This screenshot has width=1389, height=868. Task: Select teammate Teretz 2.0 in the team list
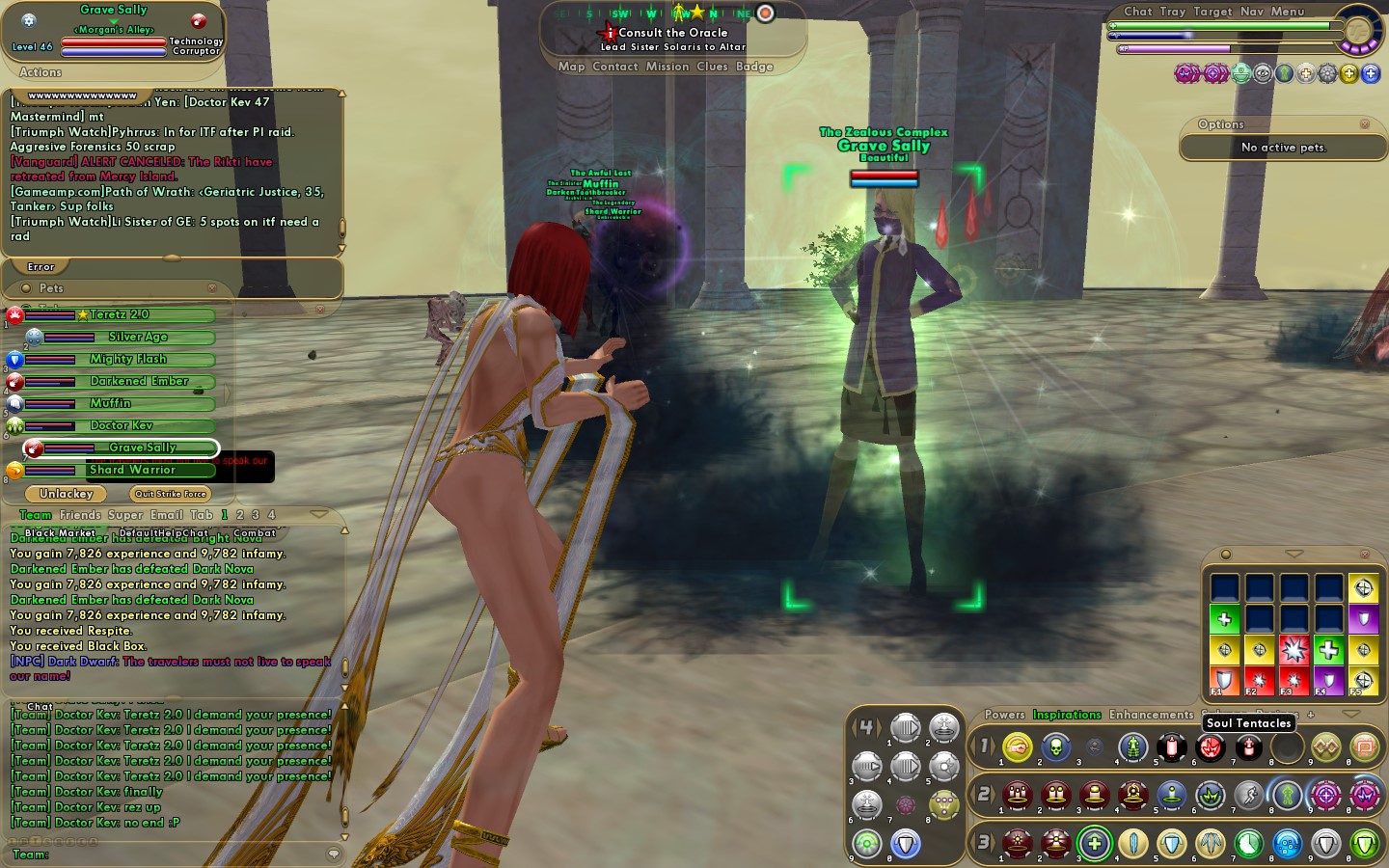pyautogui.click(x=120, y=314)
